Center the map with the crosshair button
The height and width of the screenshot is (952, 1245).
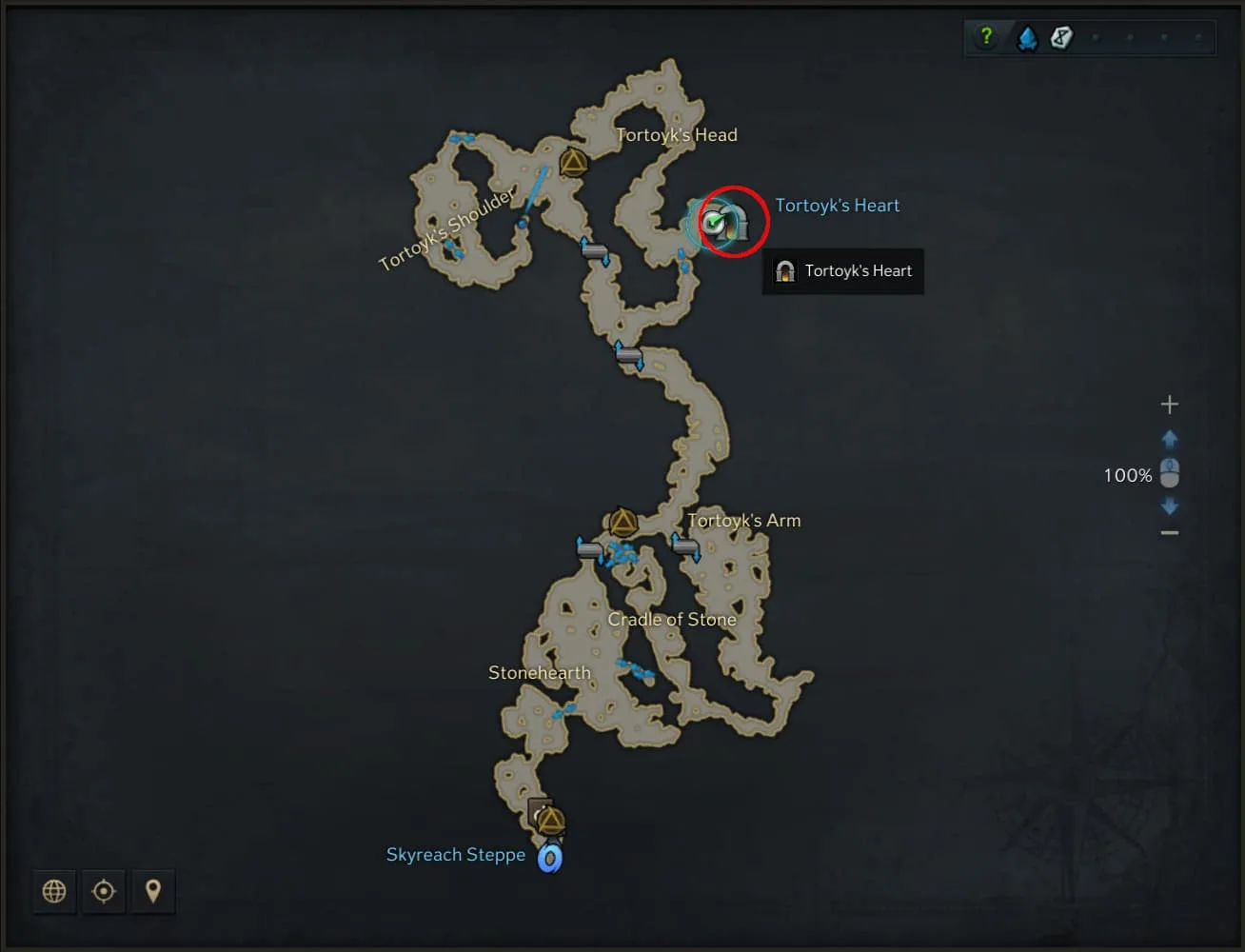point(104,891)
